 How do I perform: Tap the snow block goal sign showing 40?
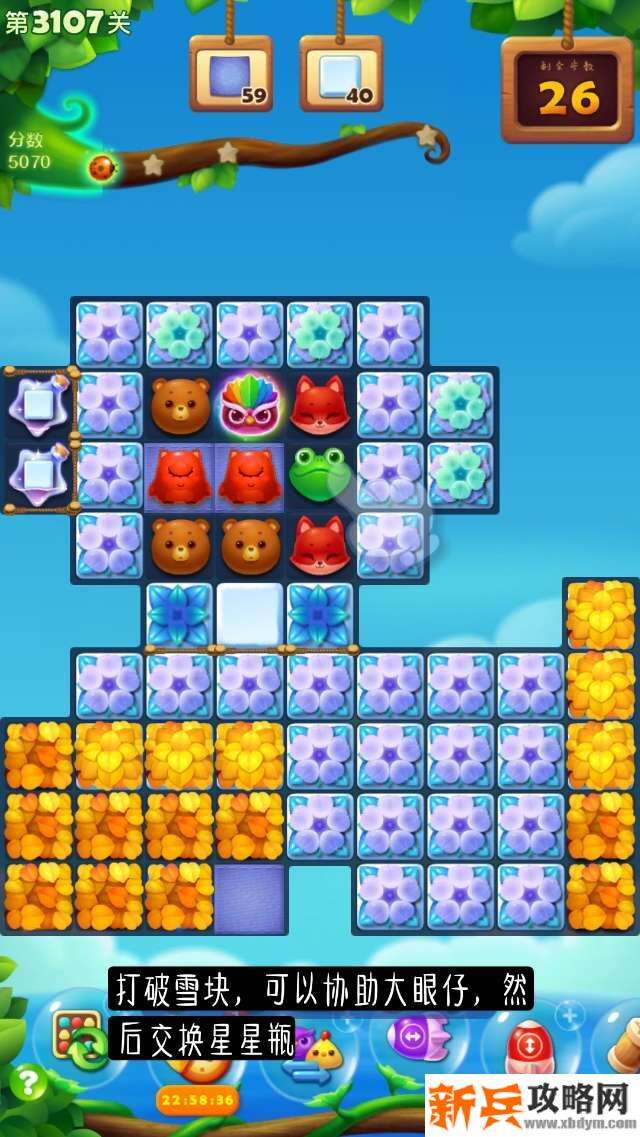point(341,74)
